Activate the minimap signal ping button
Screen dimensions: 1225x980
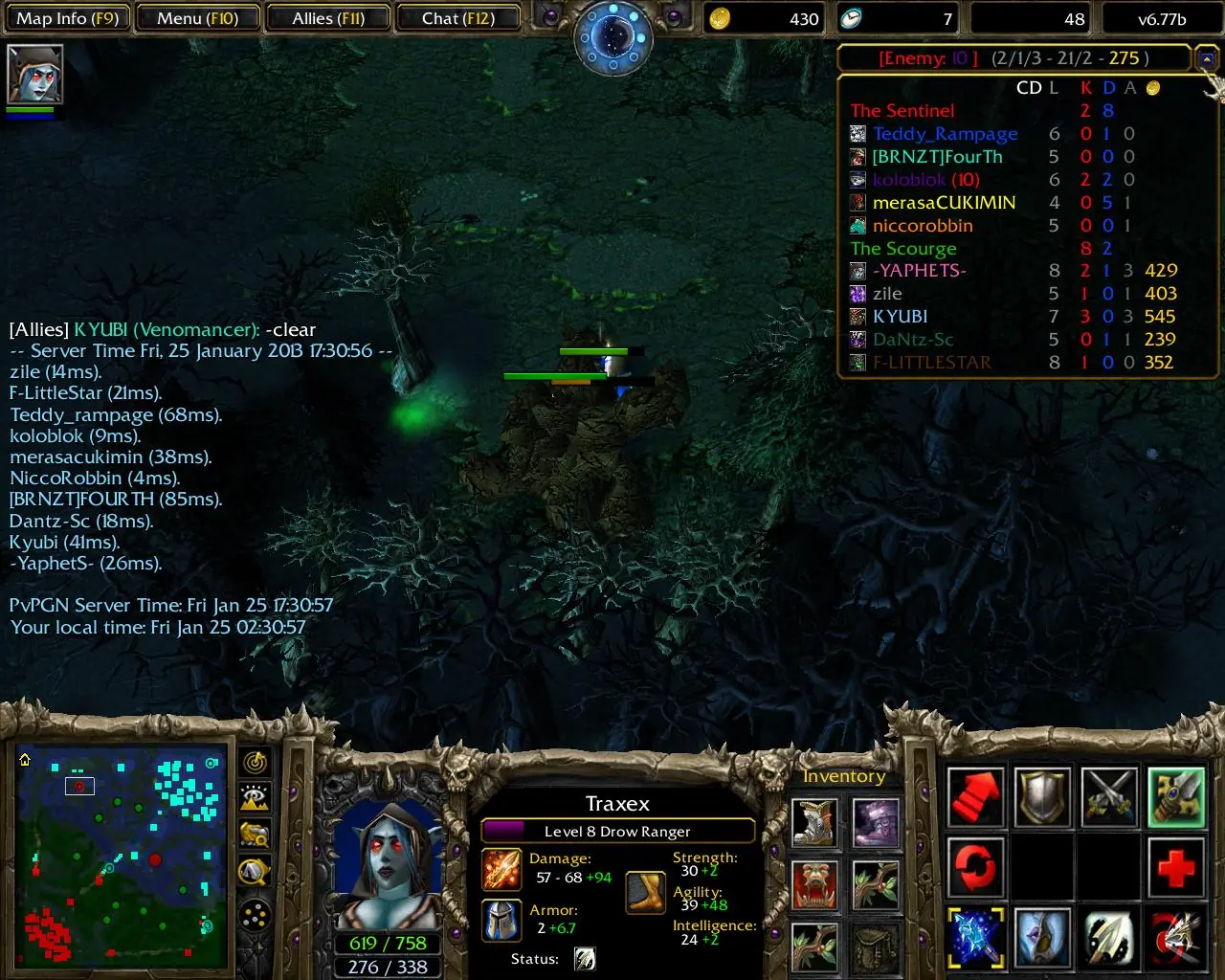[x=255, y=762]
